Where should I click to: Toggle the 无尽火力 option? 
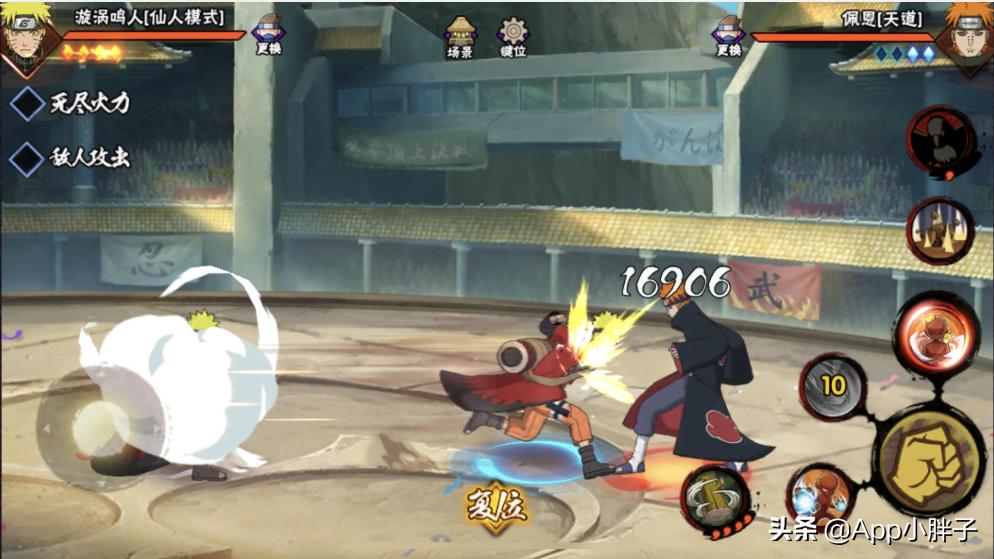[x=69, y=102]
